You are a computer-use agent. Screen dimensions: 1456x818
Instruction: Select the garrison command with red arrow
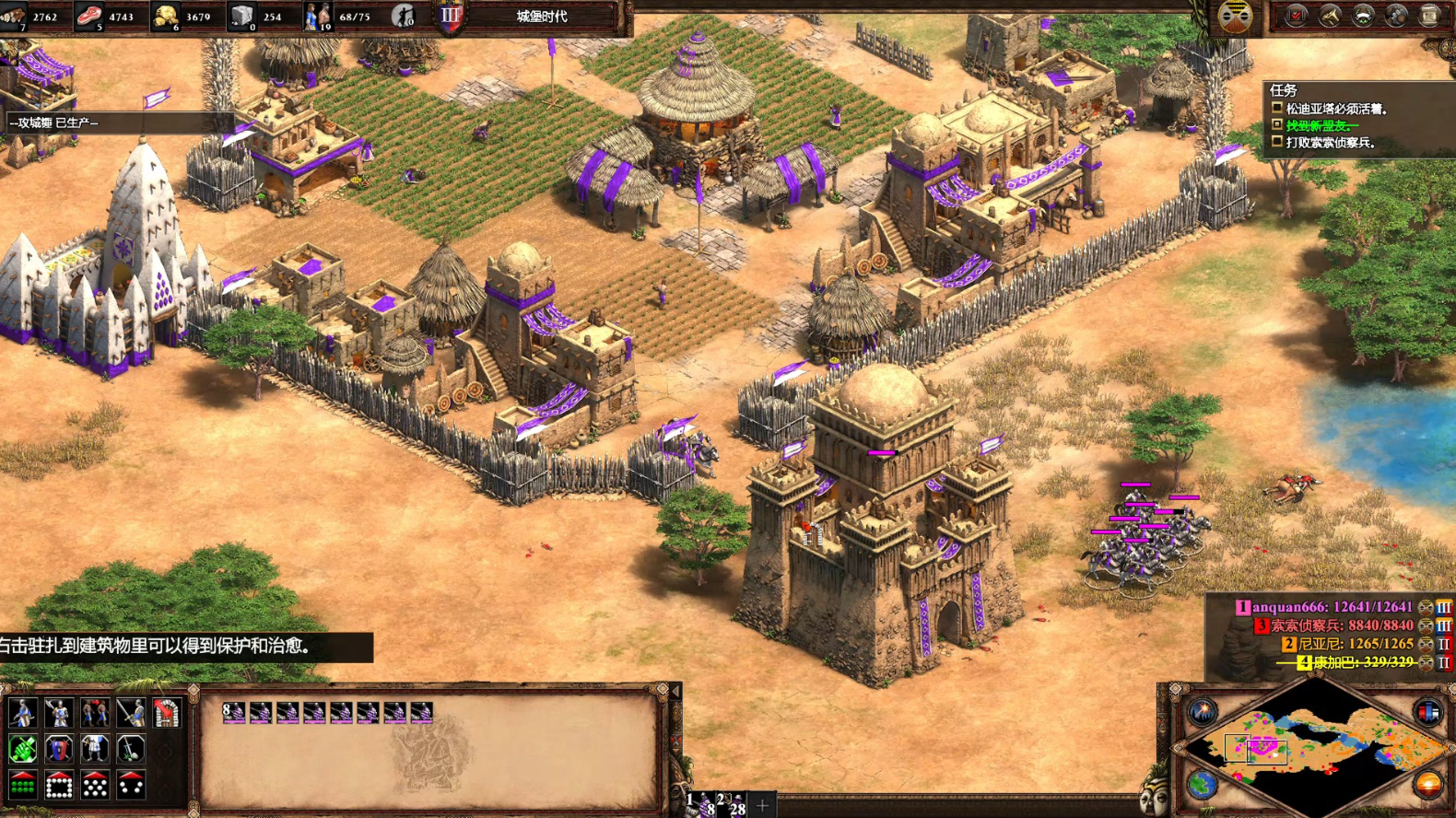[166, 712]
